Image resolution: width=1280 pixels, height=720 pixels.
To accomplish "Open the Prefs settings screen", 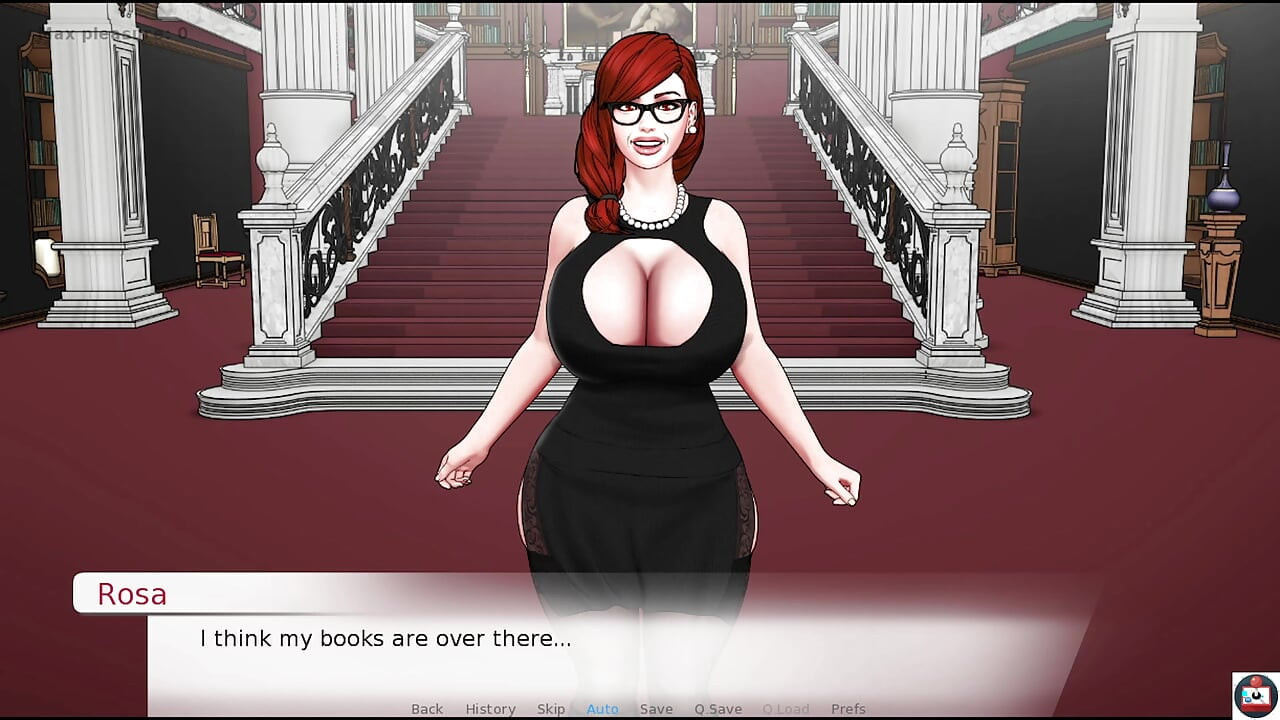I will 849,708.
